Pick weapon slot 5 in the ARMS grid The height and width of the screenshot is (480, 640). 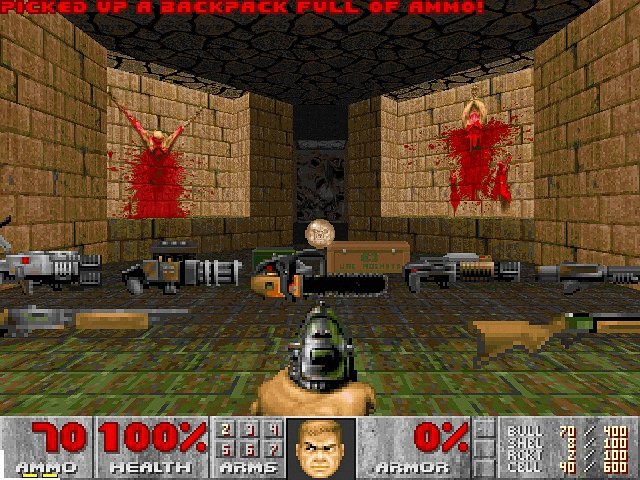(x=226, y=449)
